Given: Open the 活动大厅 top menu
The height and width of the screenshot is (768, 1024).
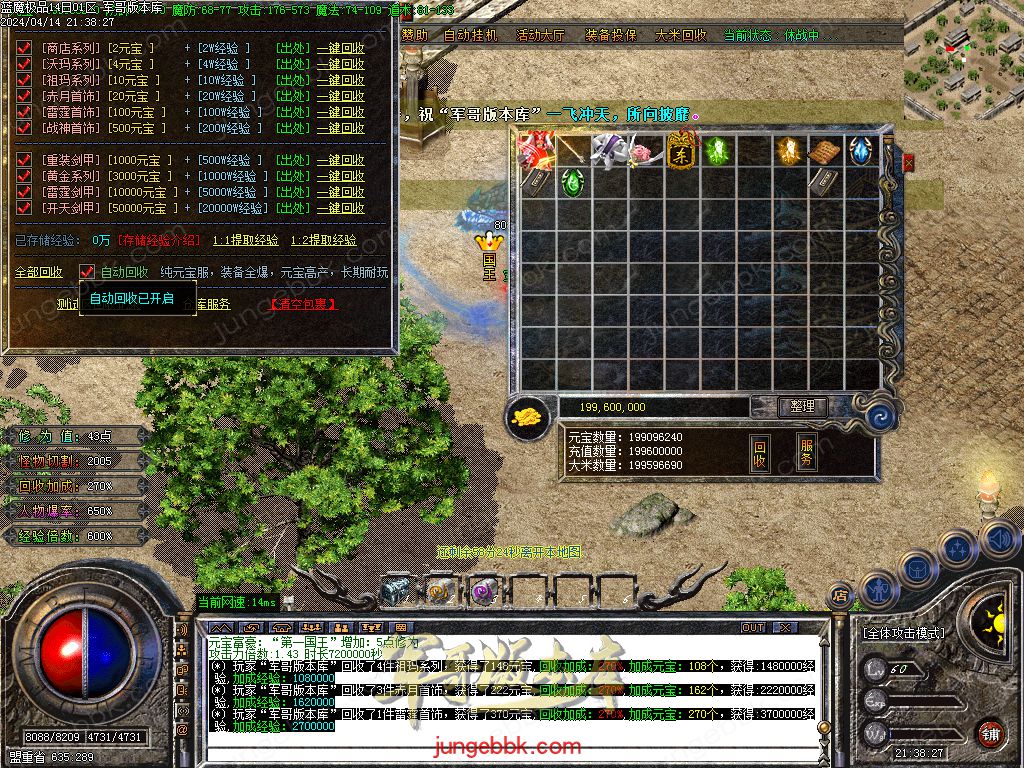Looking at the screenshot, I should pos(540,35).
